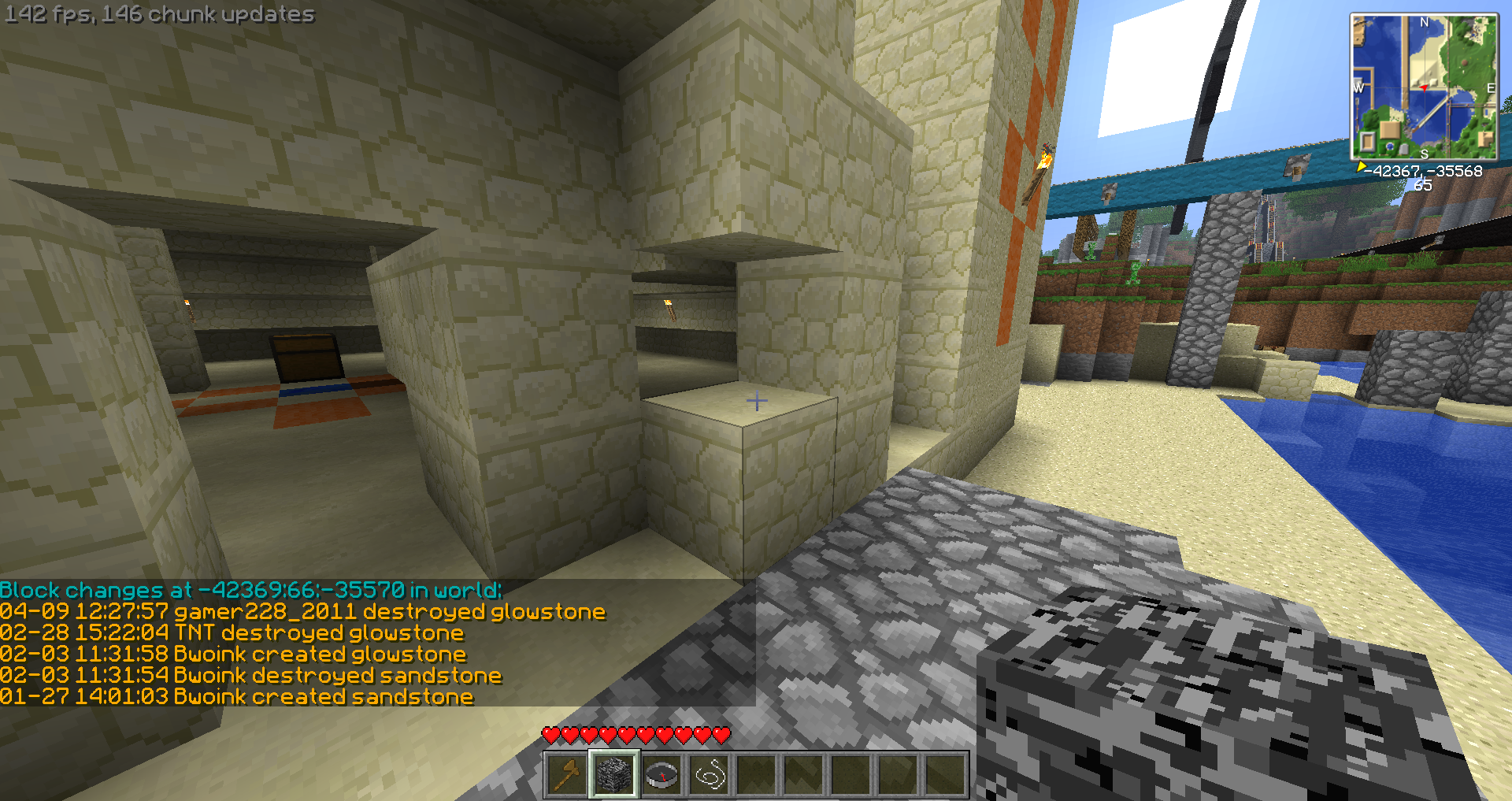The height and width of the screenshot is (801, 1512).
Task: Pick the string item in the hotbar
Action: click(709, 775)
